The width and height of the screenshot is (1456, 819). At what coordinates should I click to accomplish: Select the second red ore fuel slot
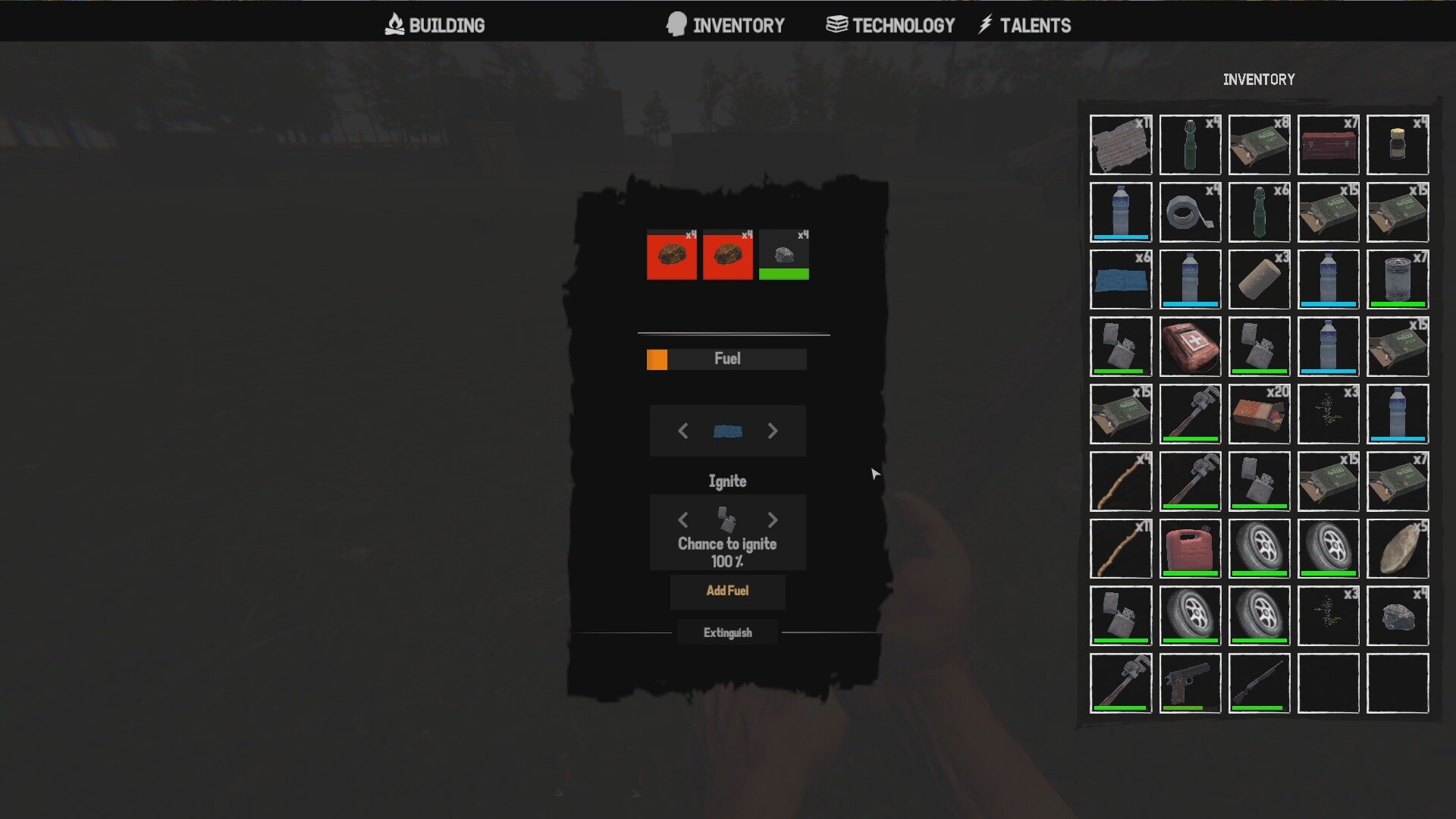point(727,255)
